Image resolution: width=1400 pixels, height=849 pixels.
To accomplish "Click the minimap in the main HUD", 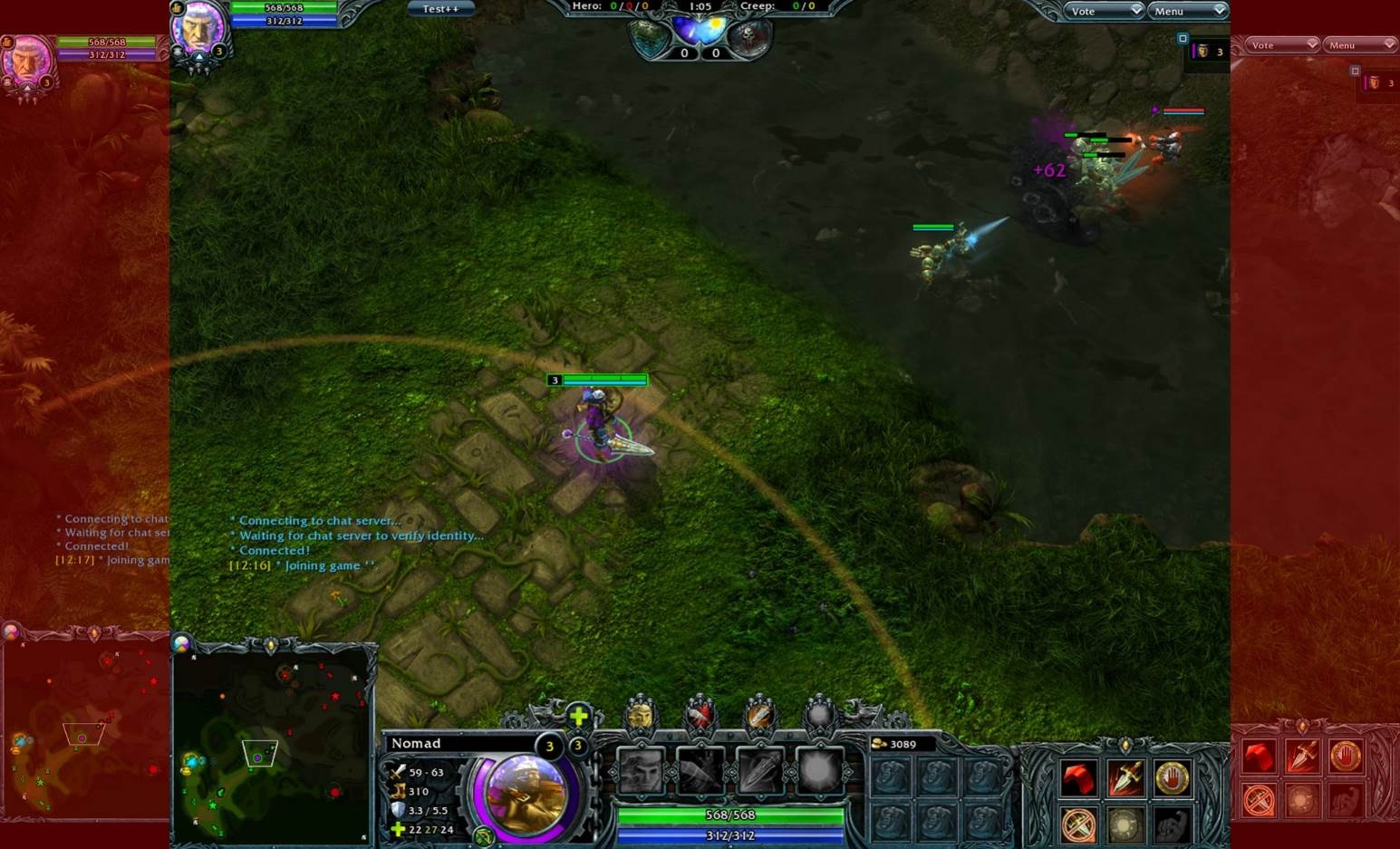I will click(x=274, y=745).
